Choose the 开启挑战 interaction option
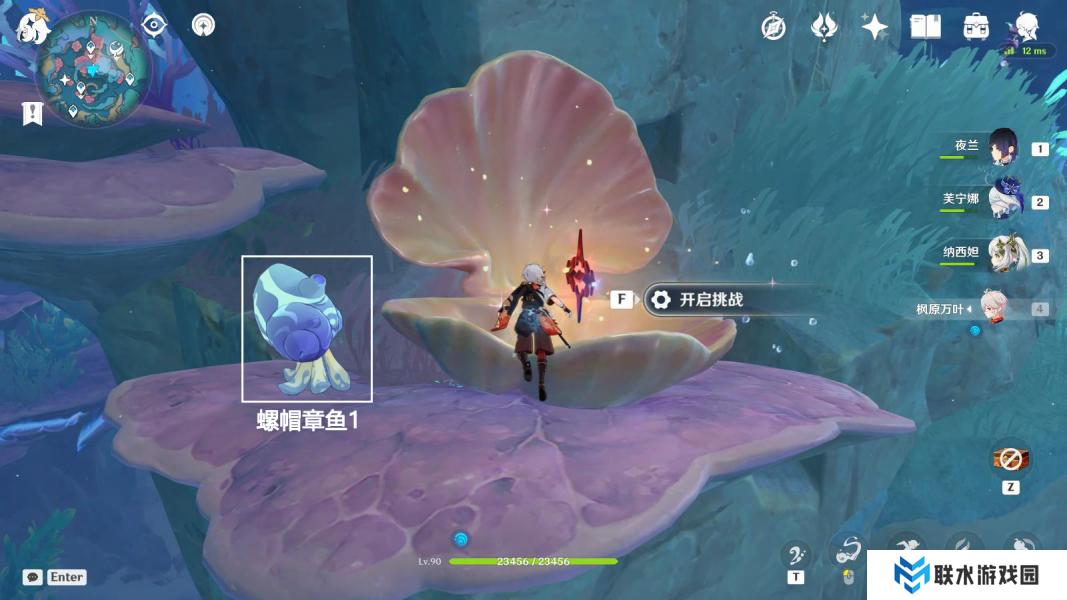1067x600 pixels. click(x=711, y=299)
